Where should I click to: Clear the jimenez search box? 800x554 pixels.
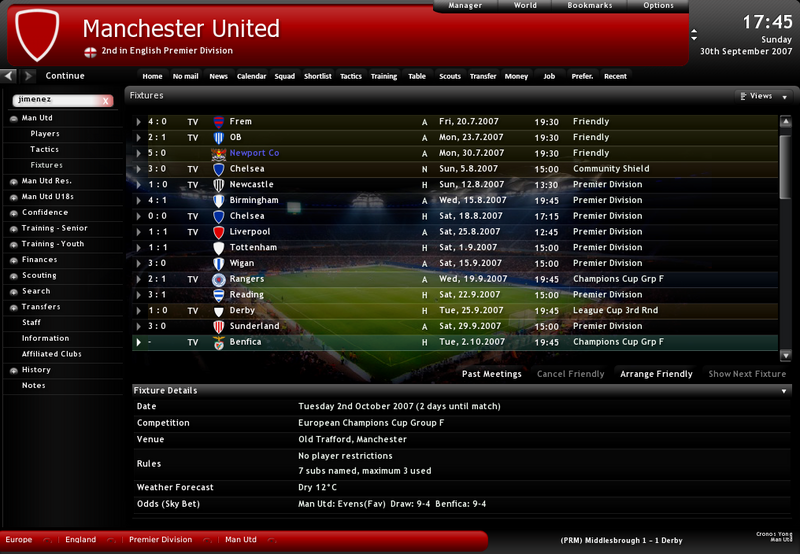pos(105,101)
